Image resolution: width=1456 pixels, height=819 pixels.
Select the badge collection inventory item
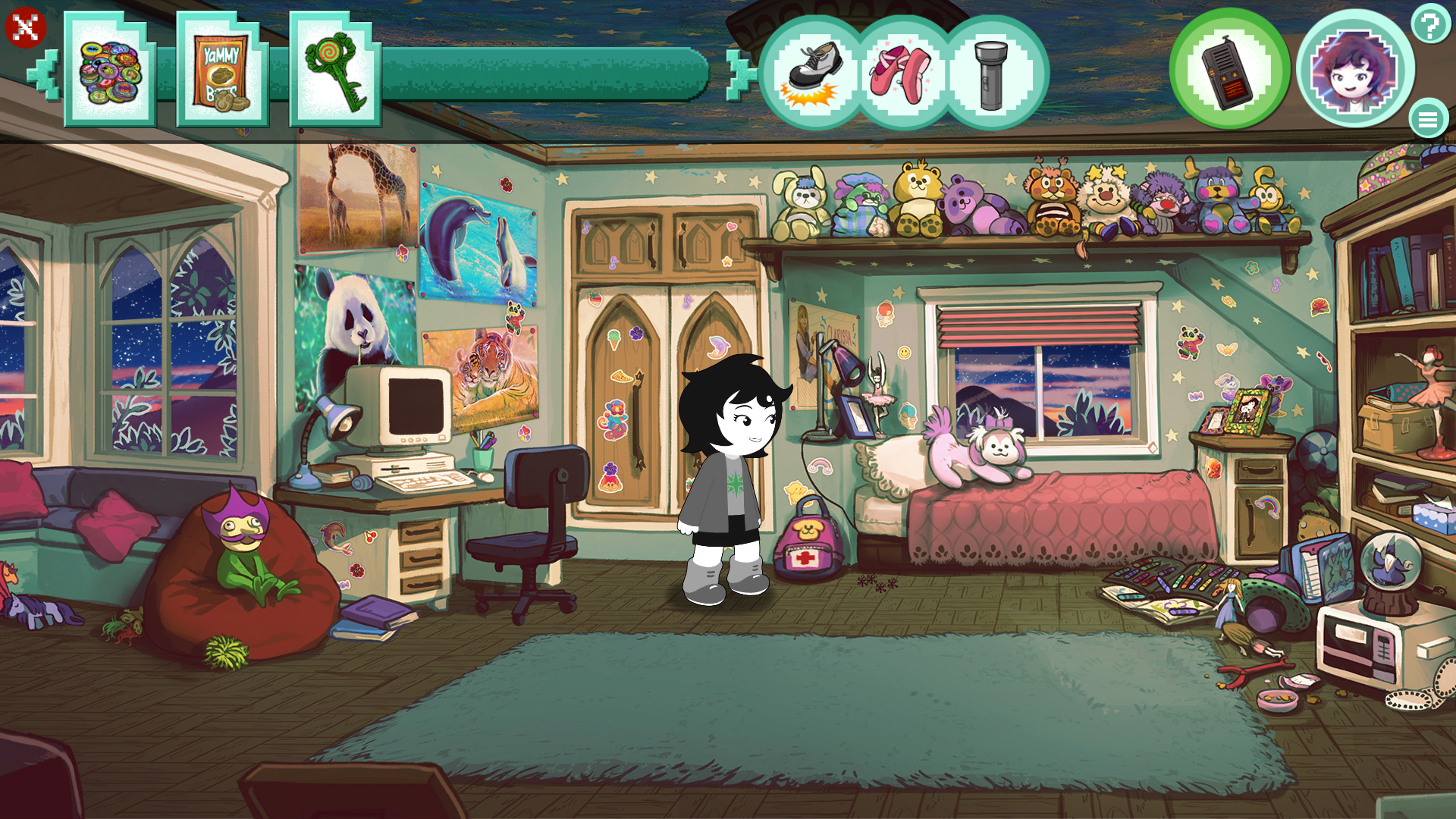(108, 72)
